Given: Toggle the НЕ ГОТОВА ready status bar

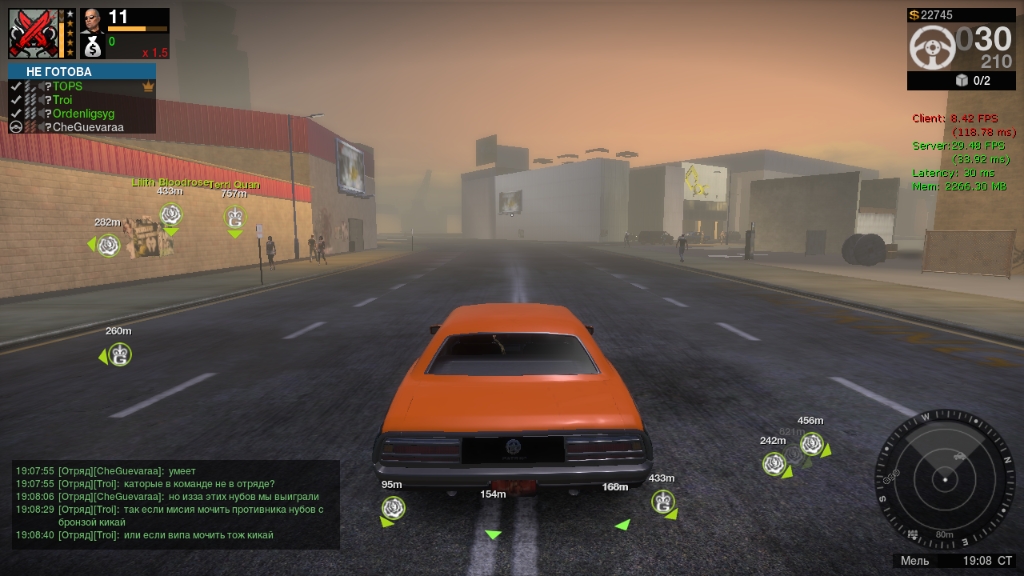Looking at the screenshot, I should [x=82, y=72].
